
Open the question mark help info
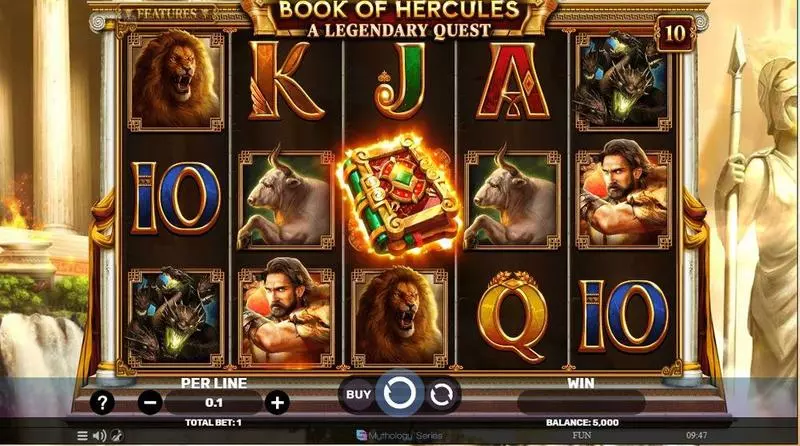click(x=102, y=402)
